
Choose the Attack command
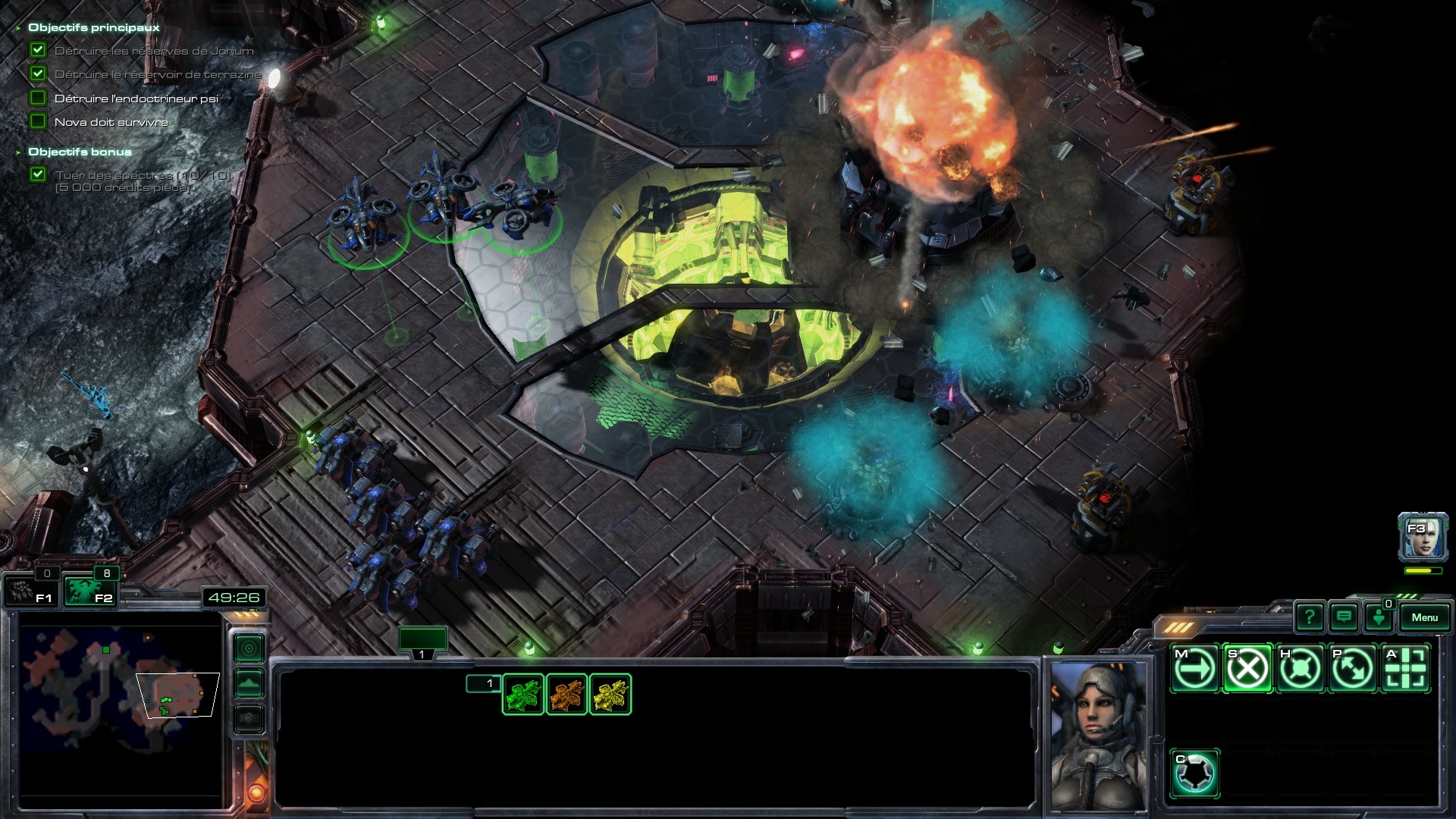[x=1406, y=669]
